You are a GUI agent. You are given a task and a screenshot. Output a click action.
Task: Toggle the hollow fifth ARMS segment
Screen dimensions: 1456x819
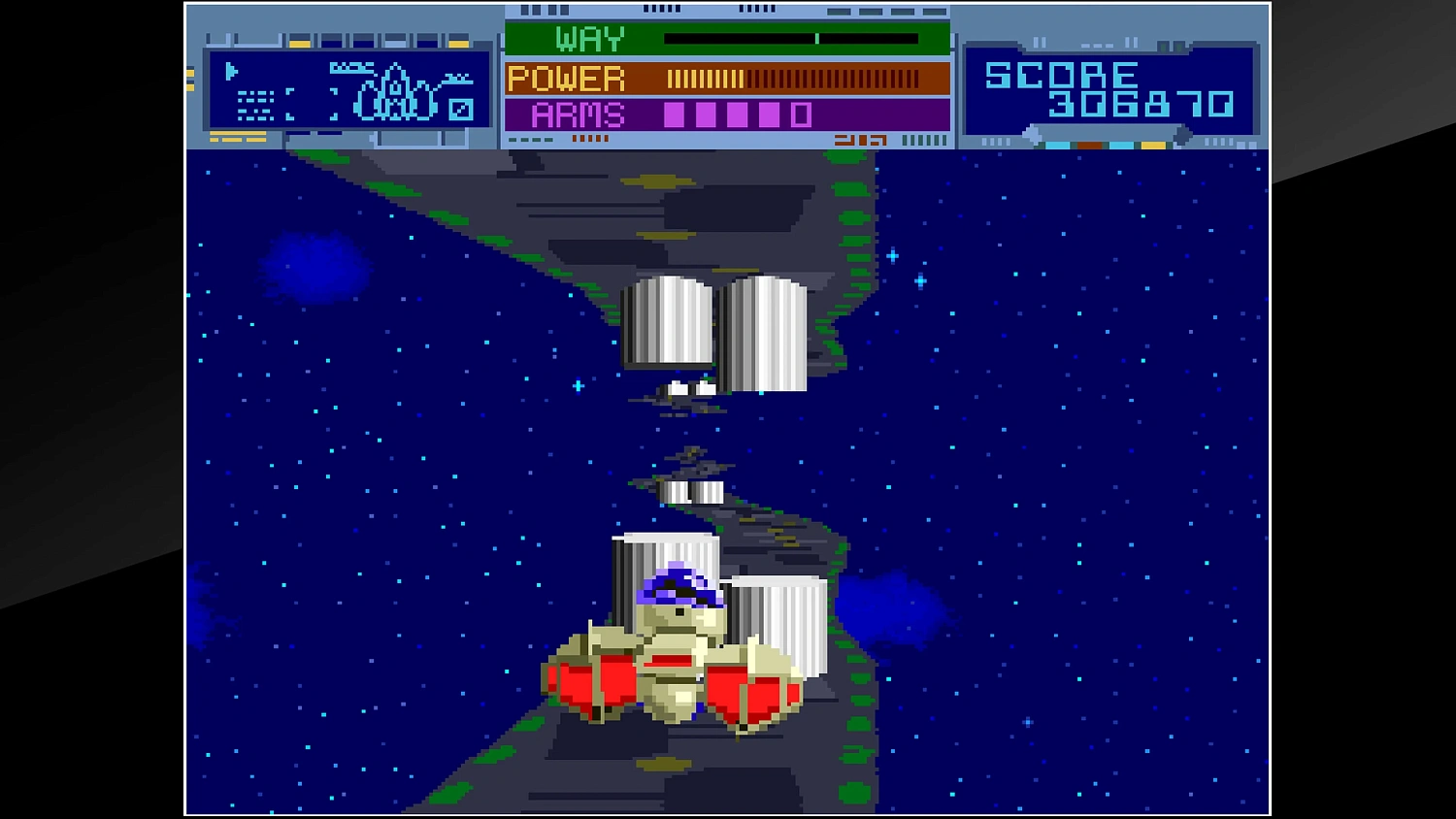(799, 115)
